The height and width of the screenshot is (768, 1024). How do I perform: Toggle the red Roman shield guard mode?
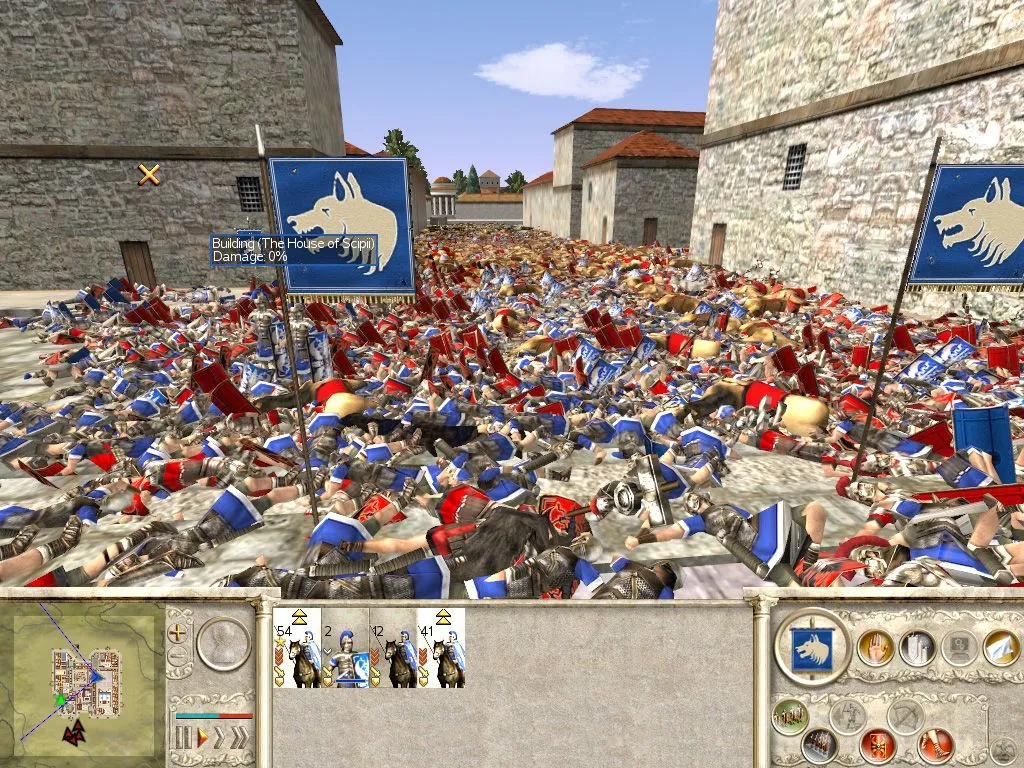coord(877,745)
